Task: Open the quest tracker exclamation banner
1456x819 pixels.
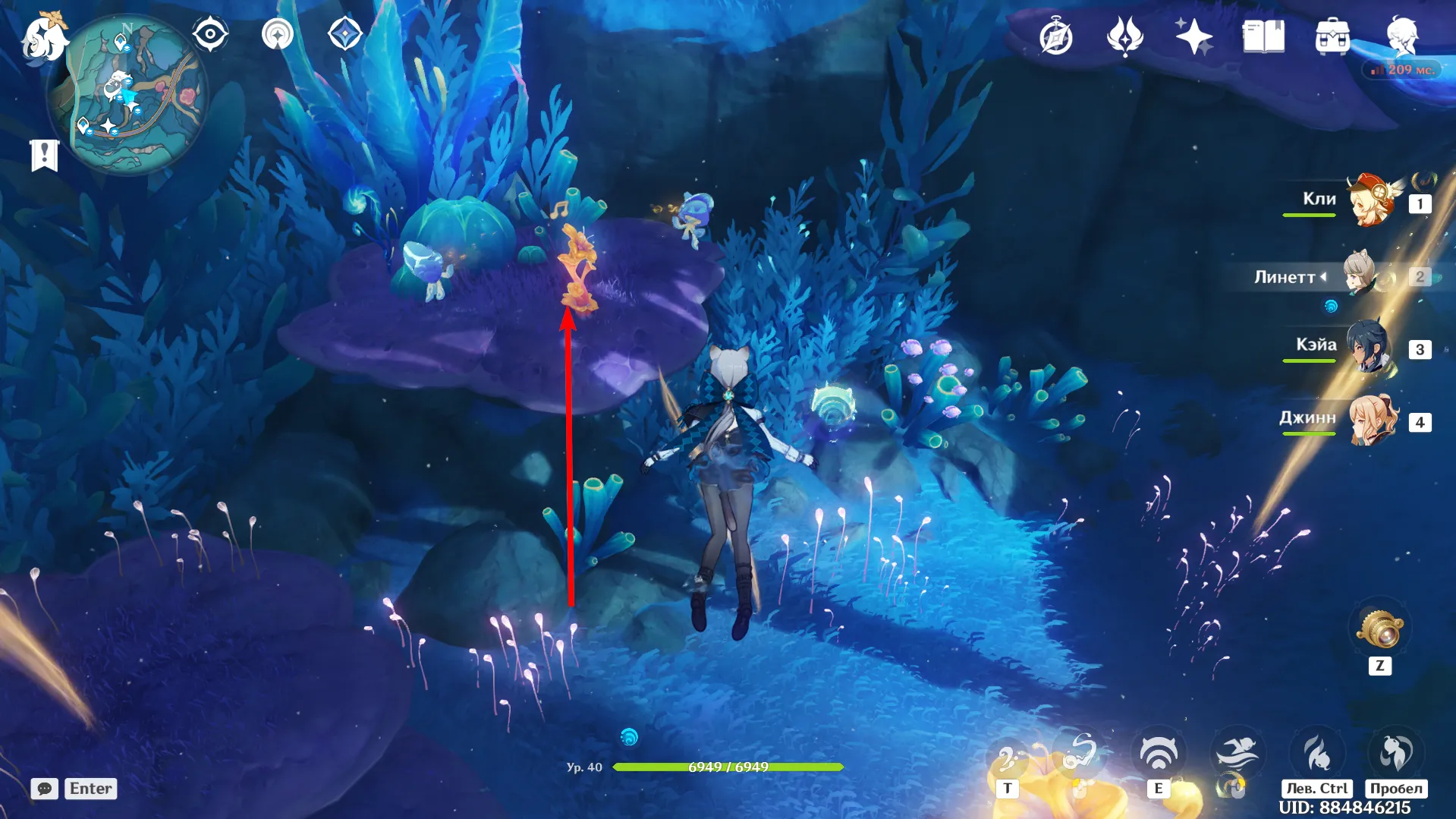Action: (44, 155)
